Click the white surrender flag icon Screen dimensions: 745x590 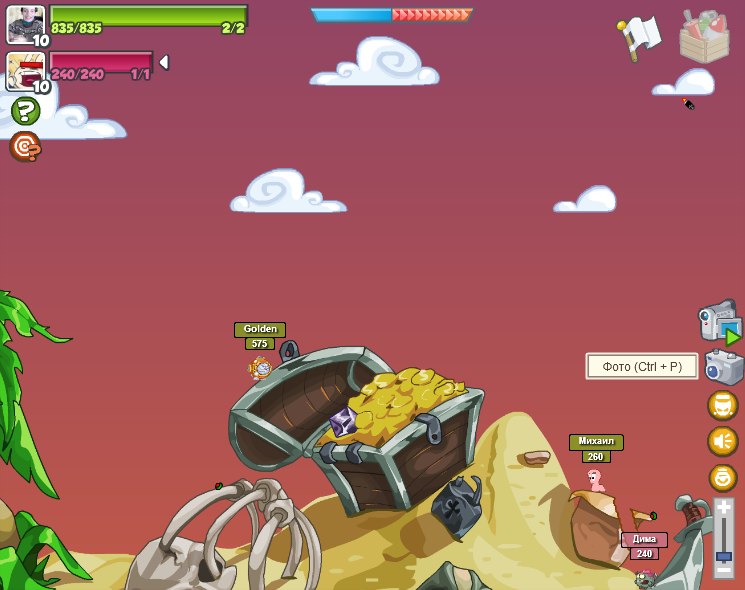point(638,37)
